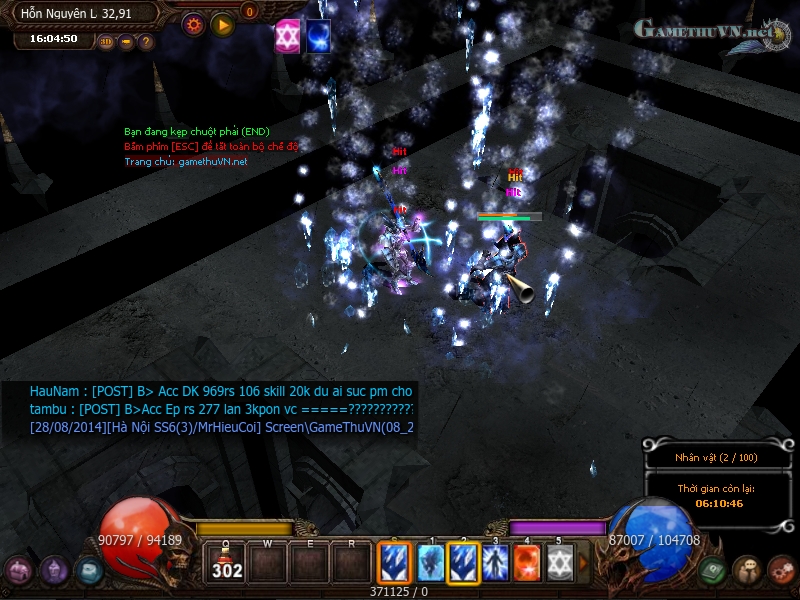Image resolution: width=800 pixels, height=600 pixels.
Task: Open the red gears system menu button
Action: pyautogui.click(x=781, y=570)
